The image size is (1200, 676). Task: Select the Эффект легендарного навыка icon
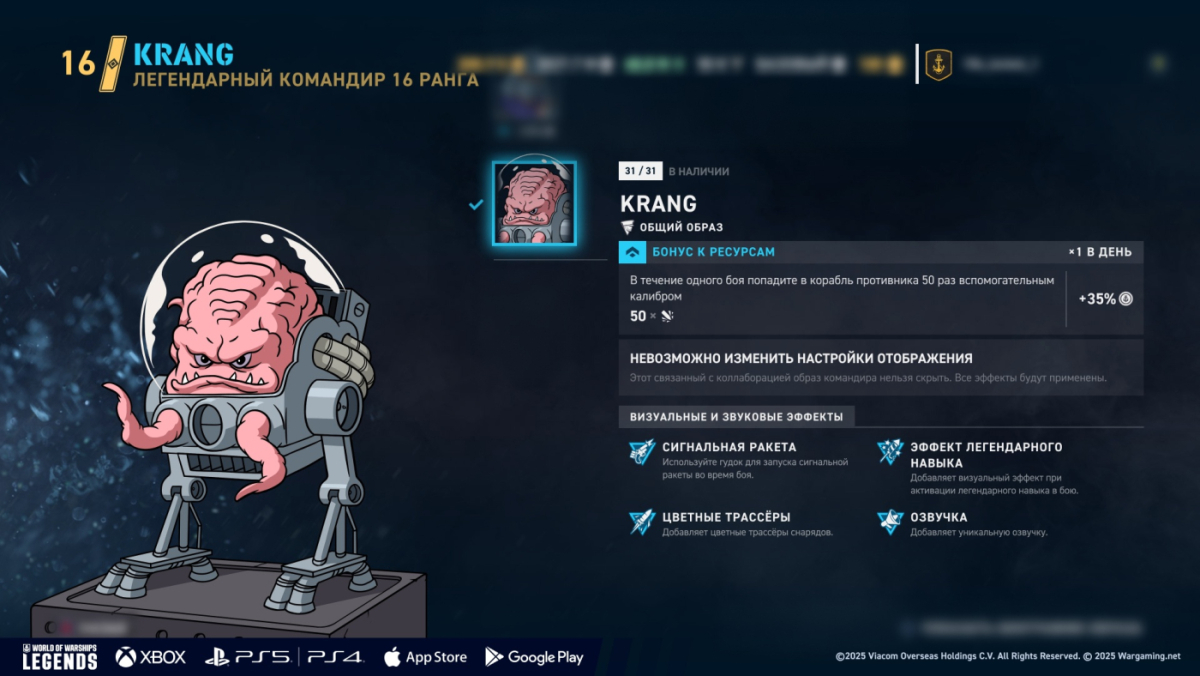click(x=890, y=452)
